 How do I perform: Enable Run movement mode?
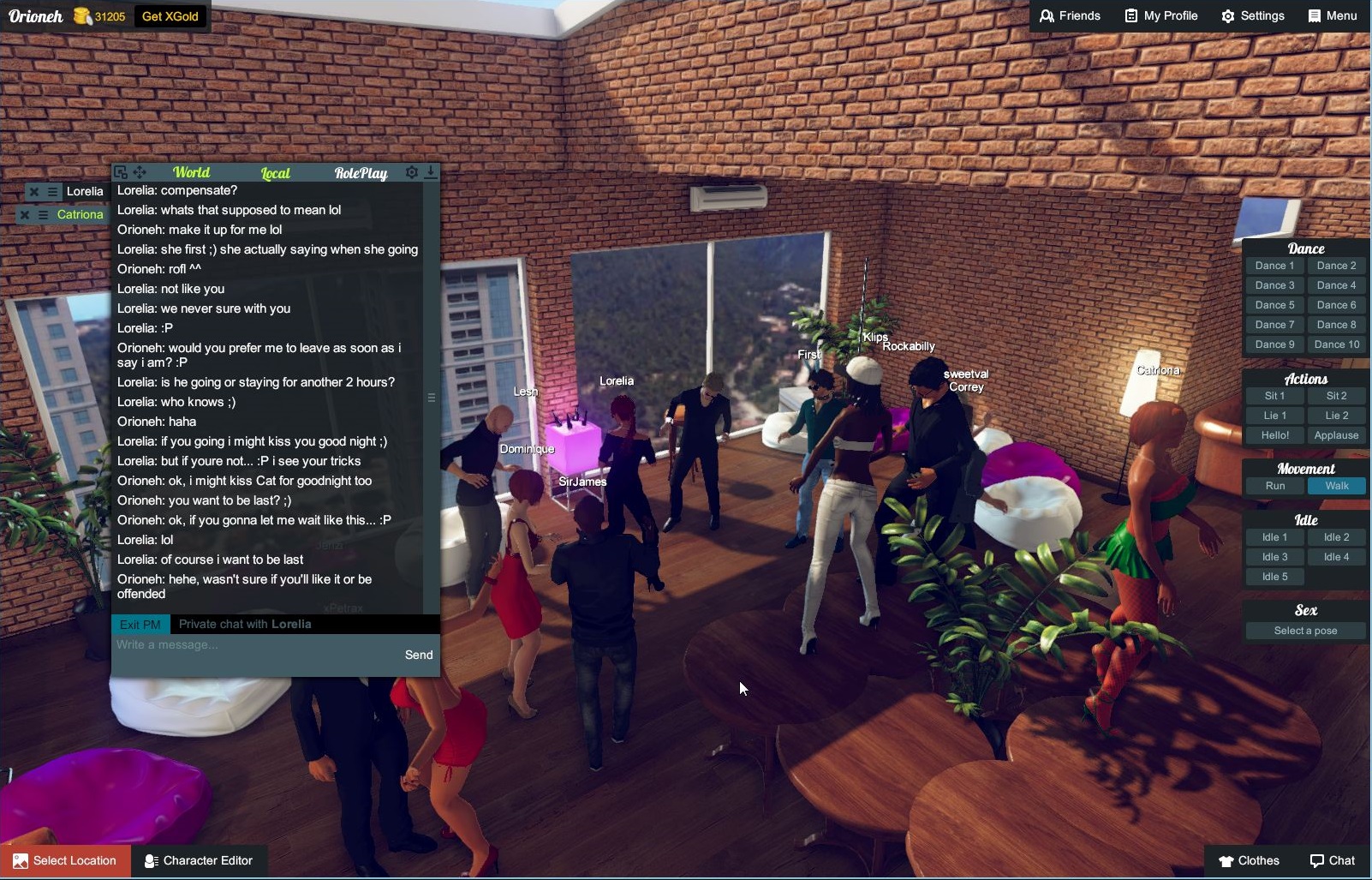1275,485
